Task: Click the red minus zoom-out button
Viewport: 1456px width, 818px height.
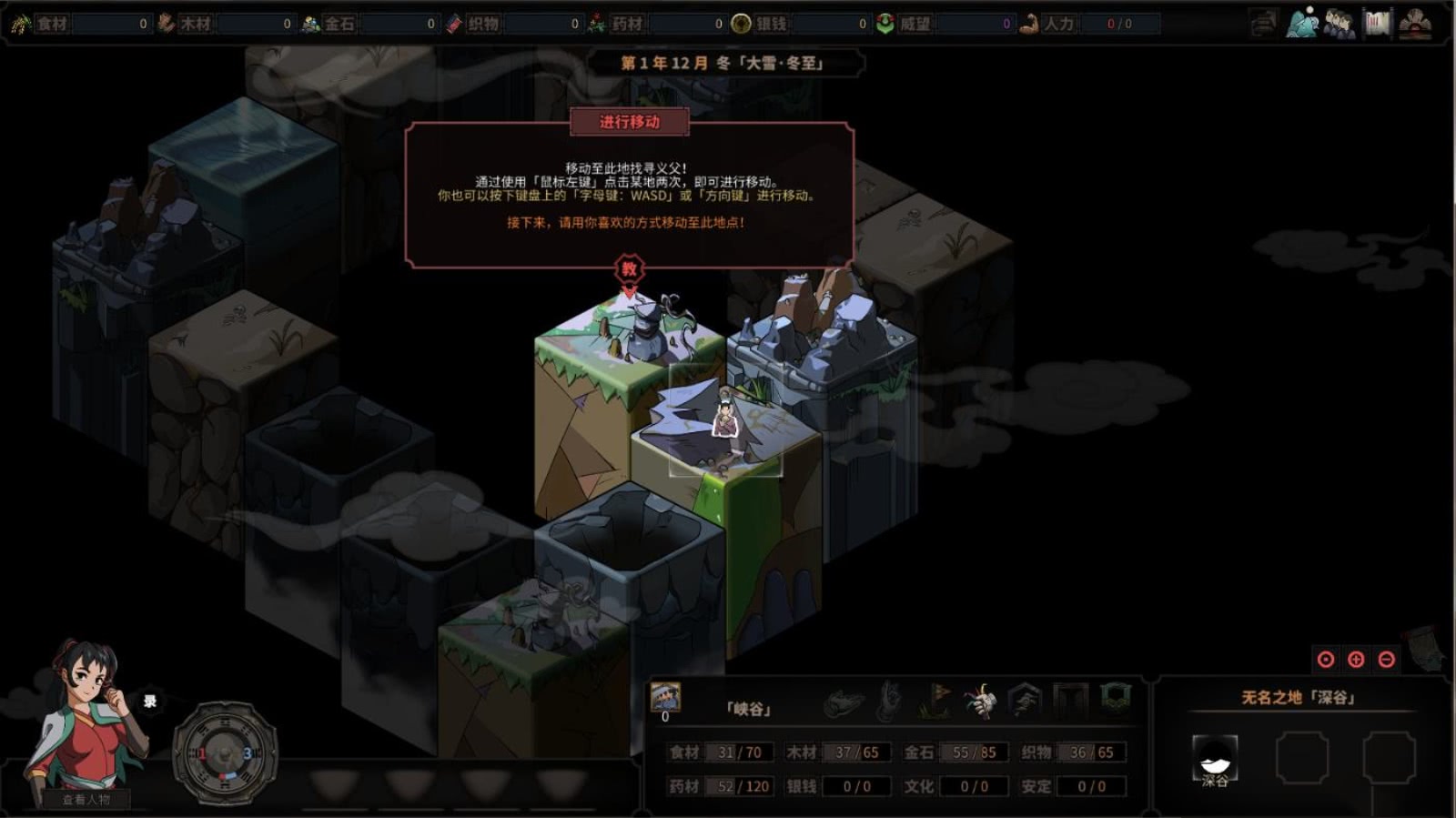Action: (x=1386, y=660)
